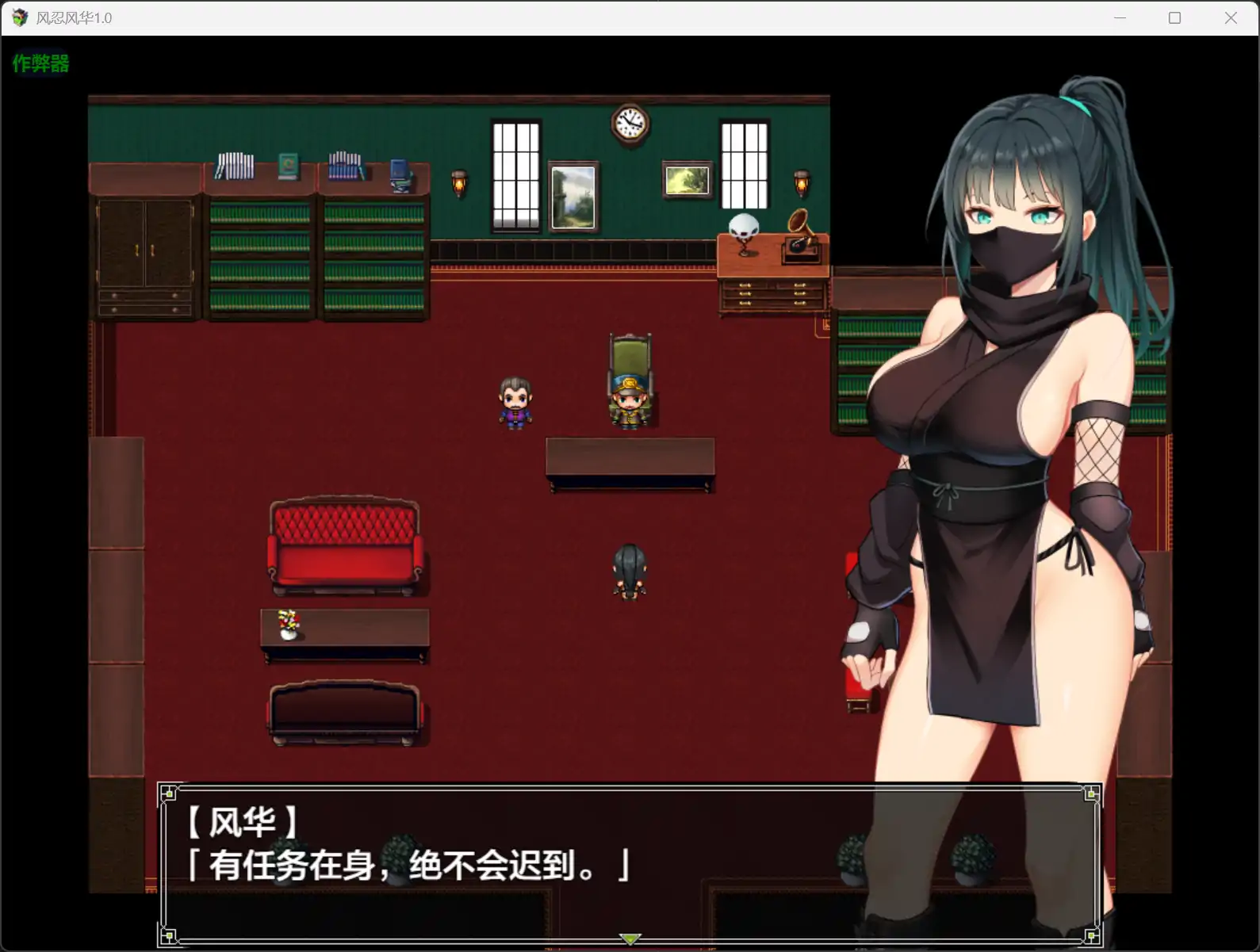
Task: Click the minimize button in the title bar
Action: pos(1120,17)
